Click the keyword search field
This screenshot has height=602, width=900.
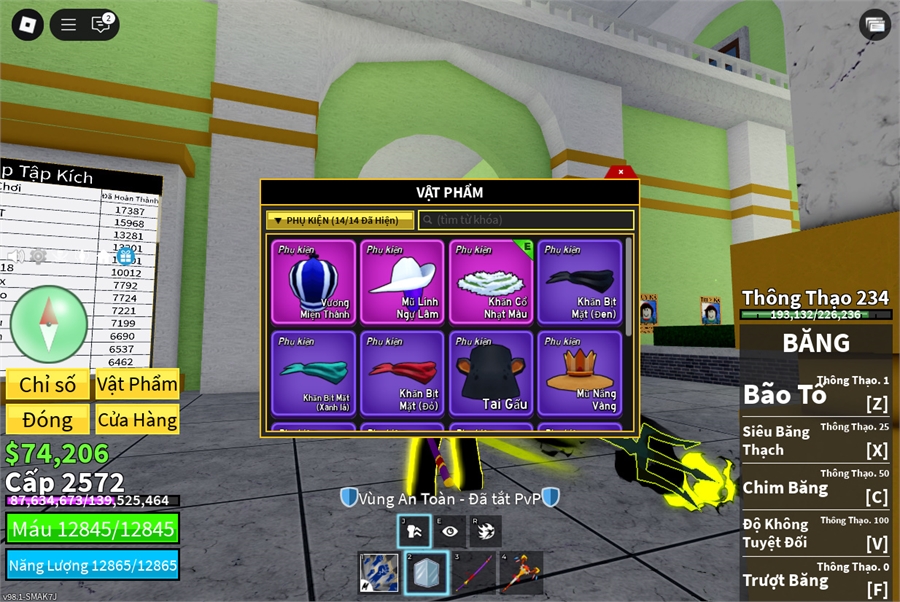coord(526,220)
